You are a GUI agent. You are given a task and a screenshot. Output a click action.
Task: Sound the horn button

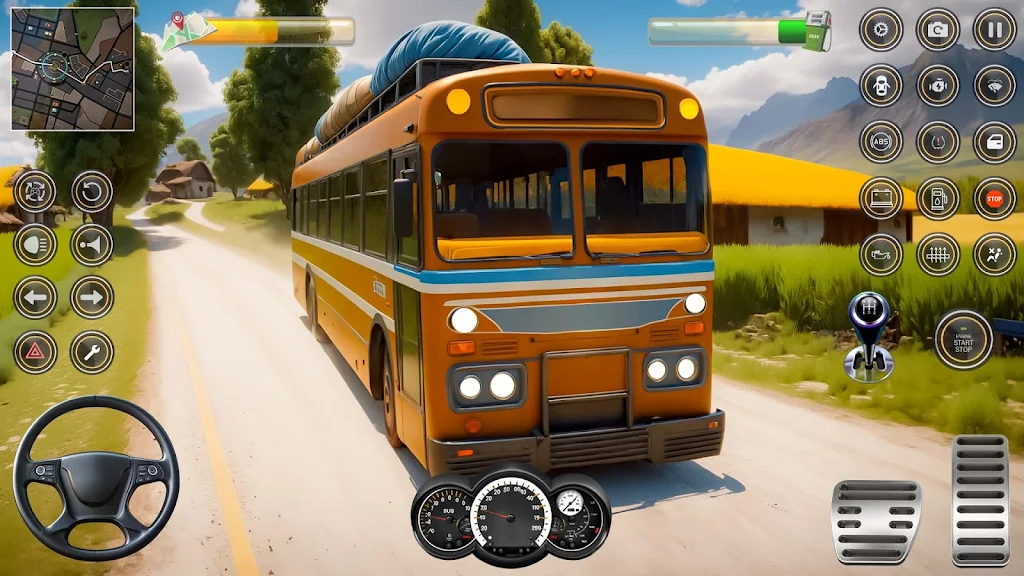click(x=92, y=245)
